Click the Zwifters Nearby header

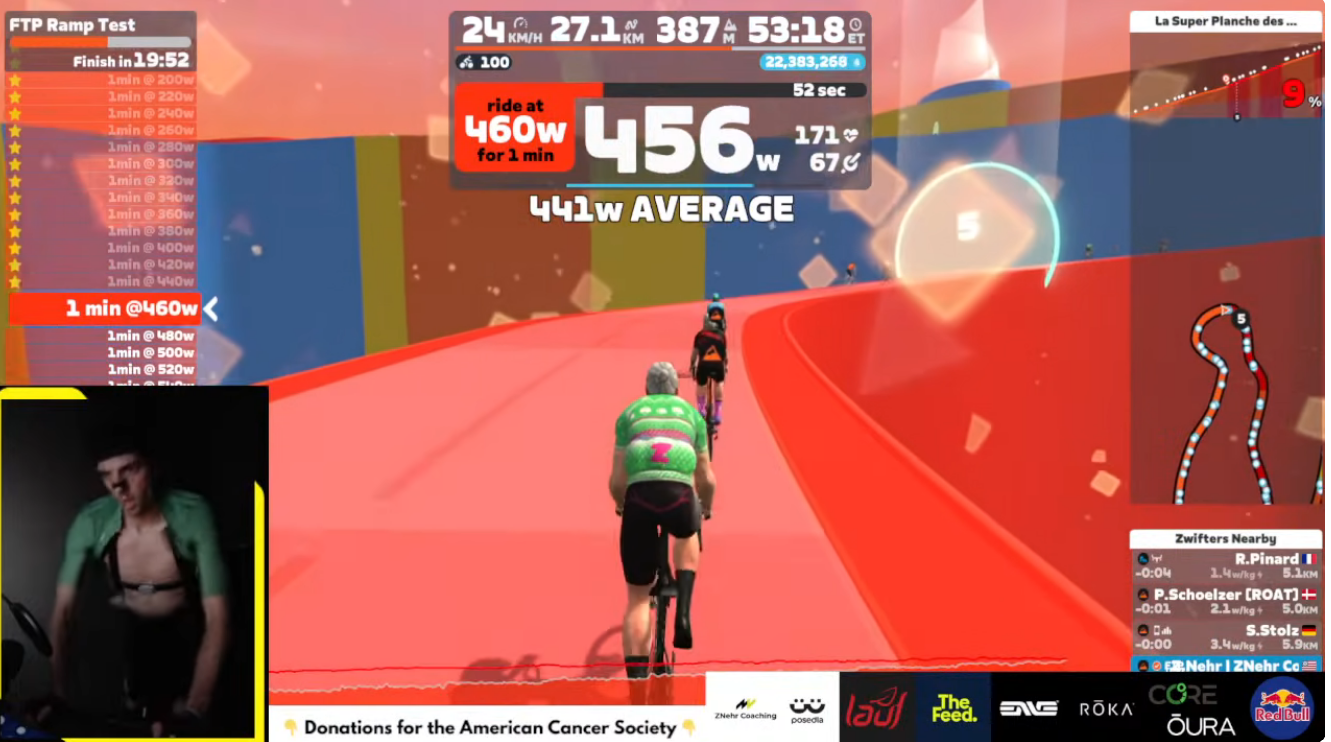1226,539
